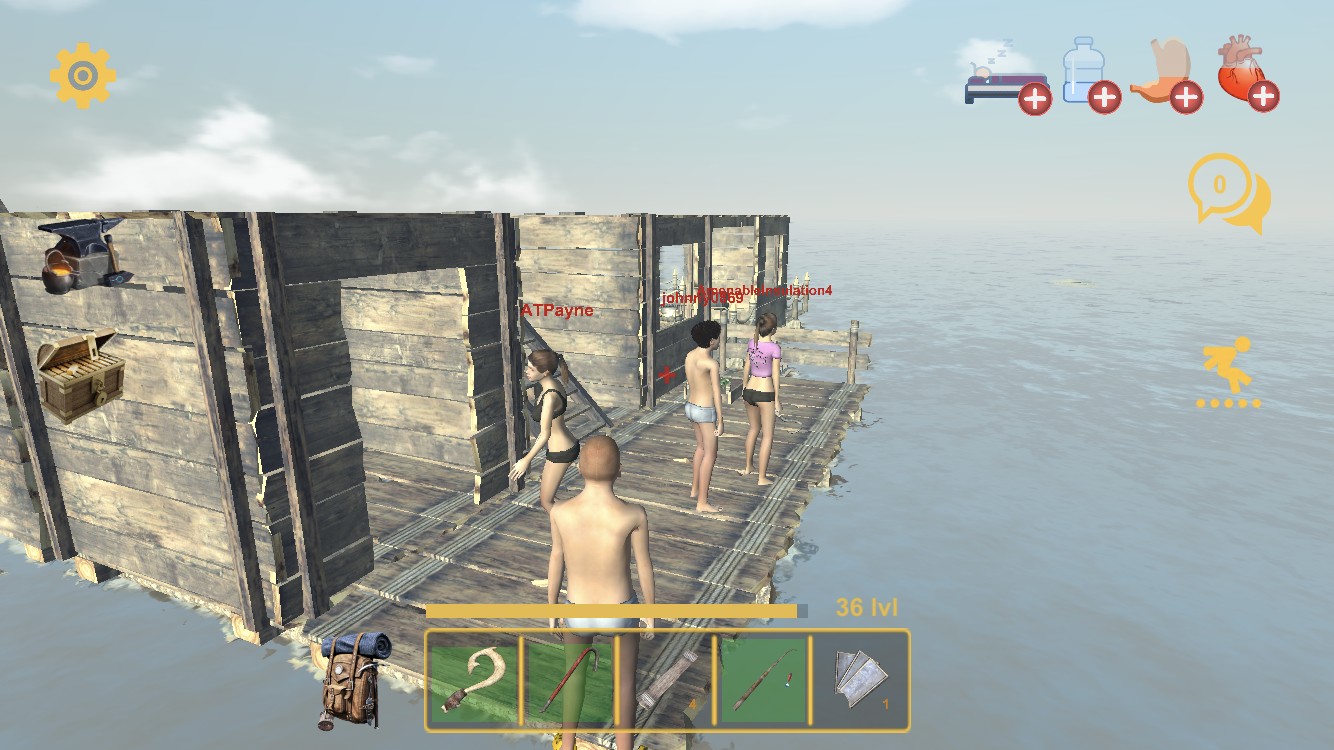1334x750 pixels.
Task: Open the treasure chest shop
Action: point(80,373)
